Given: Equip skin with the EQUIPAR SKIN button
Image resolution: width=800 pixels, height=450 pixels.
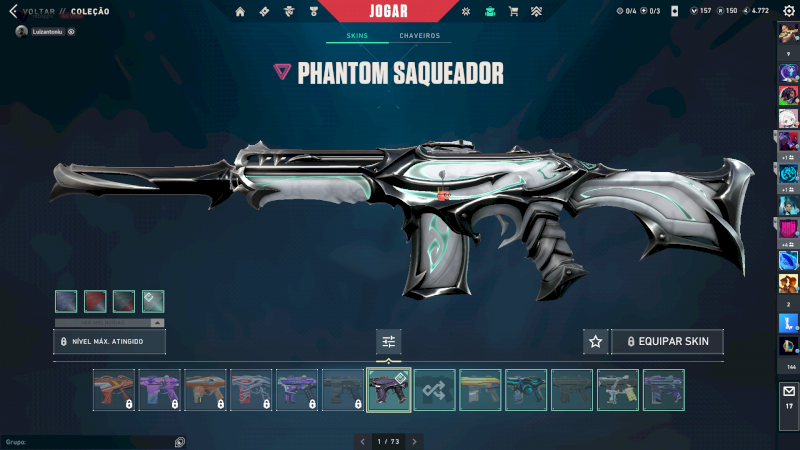Looking at the screenshot, I should pos(667,342).
